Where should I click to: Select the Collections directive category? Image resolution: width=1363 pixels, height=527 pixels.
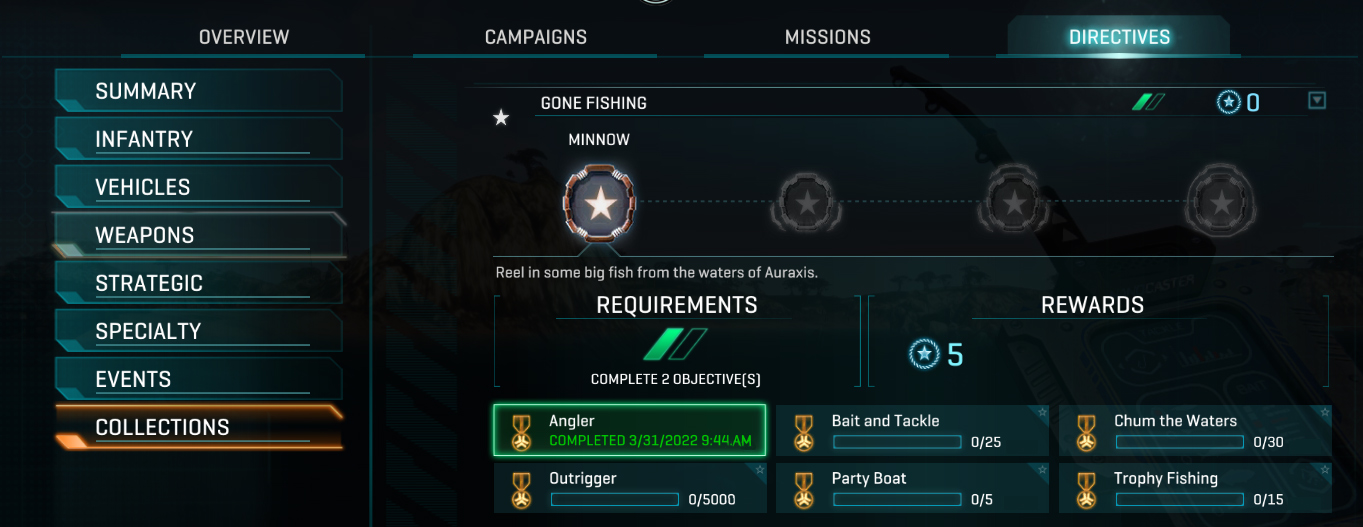point(198,427)
